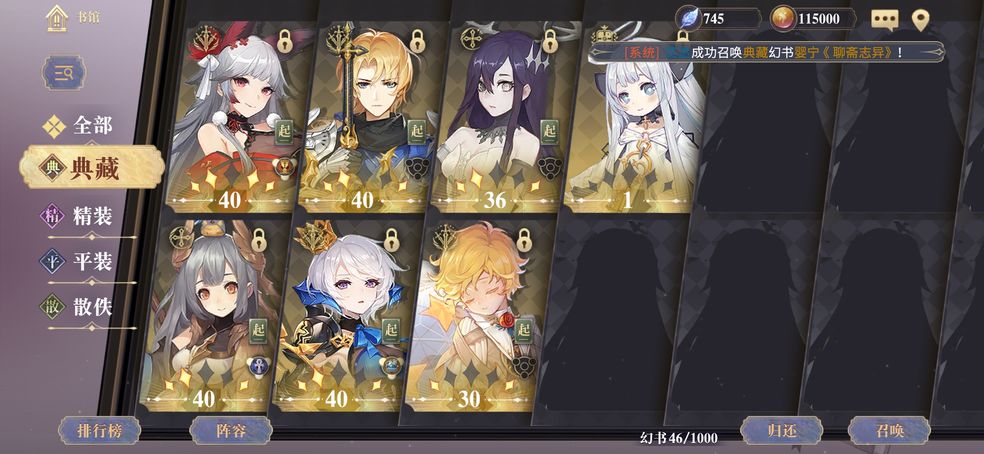Open the 散佚 category tab

point(78,307)
